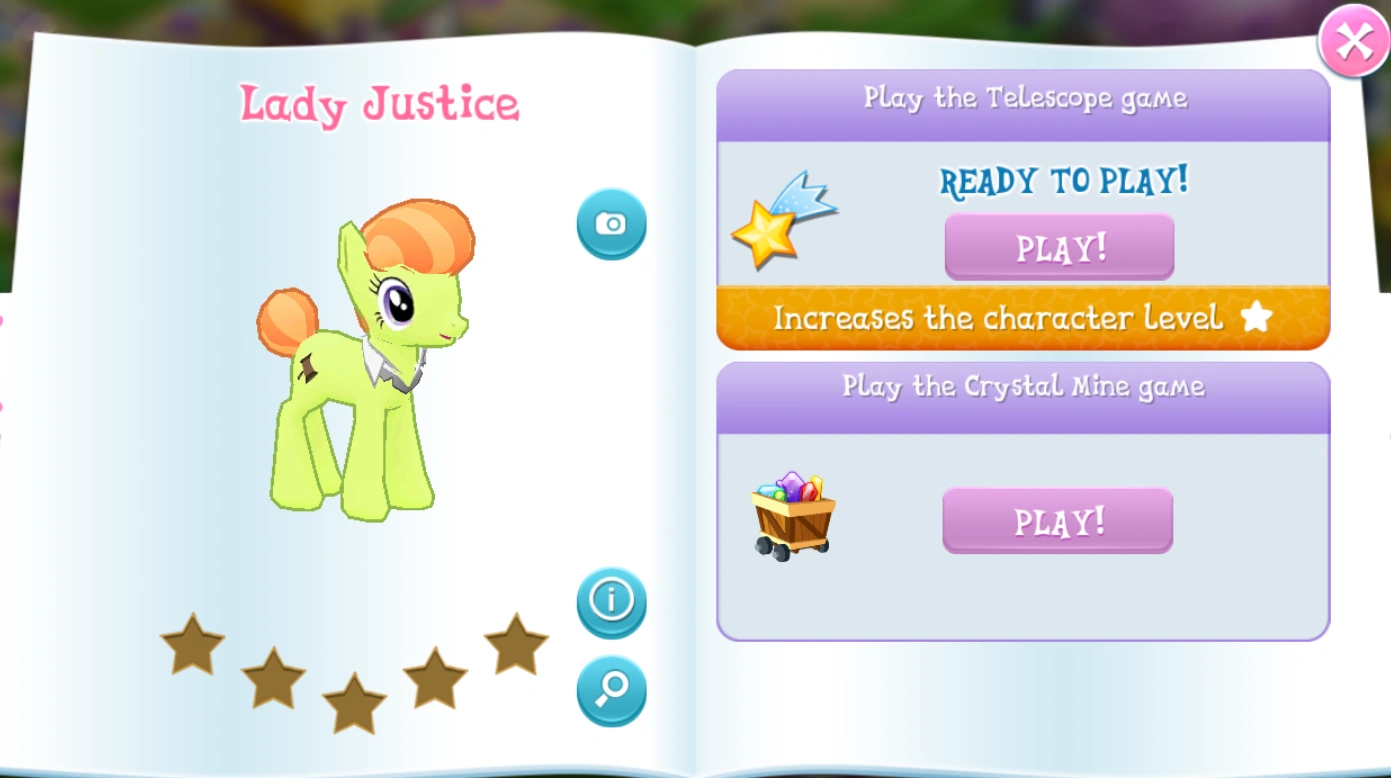The width and height of the screenshot is (1391, 778).
Task: Select the Play the Telescope game header
Action: 1024,97
